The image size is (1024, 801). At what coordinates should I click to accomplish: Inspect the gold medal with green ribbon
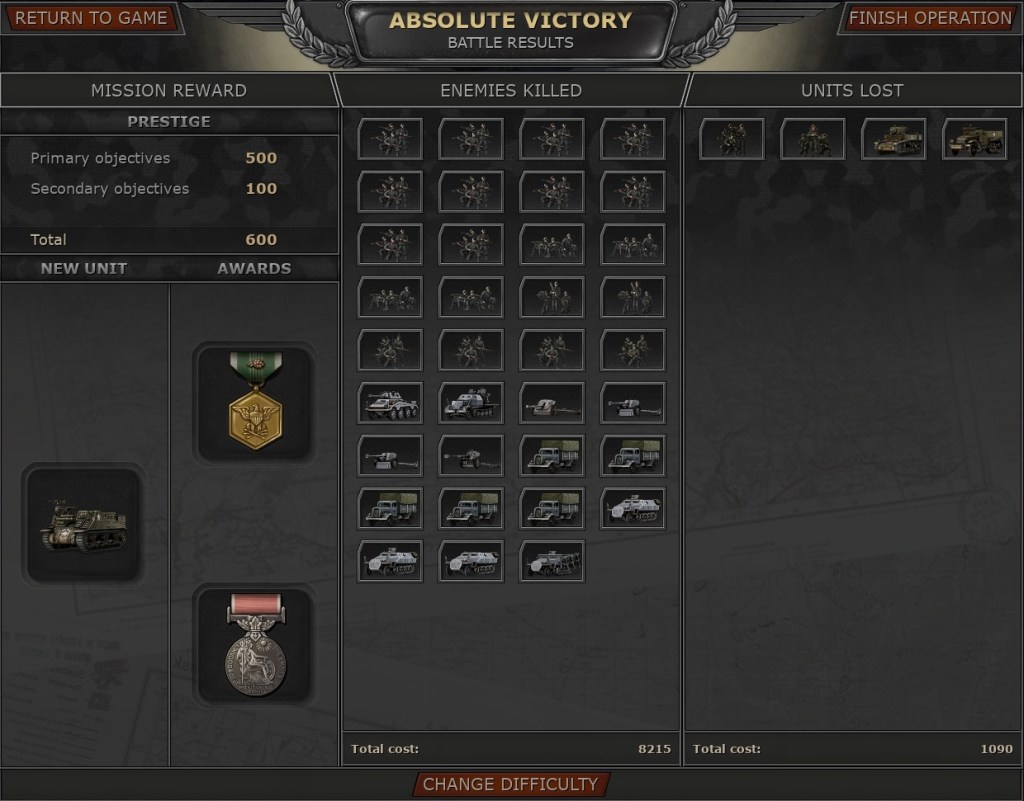tap(255, 402)
